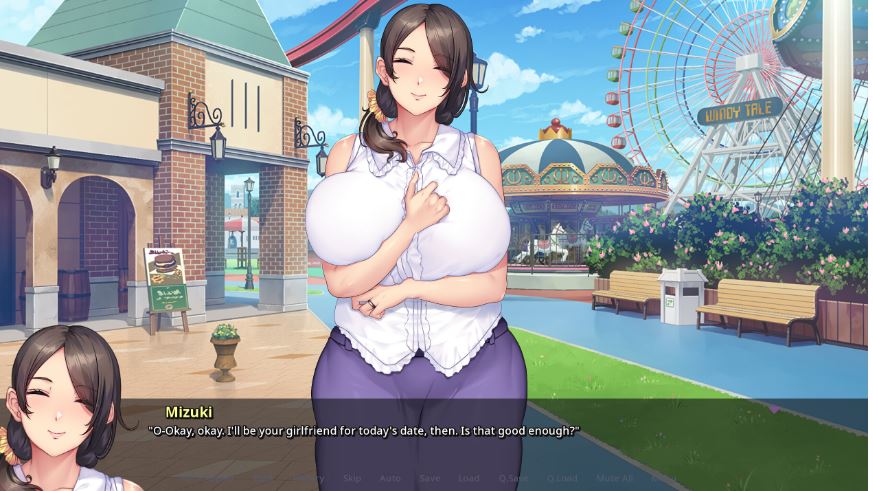Open the dialogue History log
Screen dimensions: 873x491
click(x=308, y=478)
